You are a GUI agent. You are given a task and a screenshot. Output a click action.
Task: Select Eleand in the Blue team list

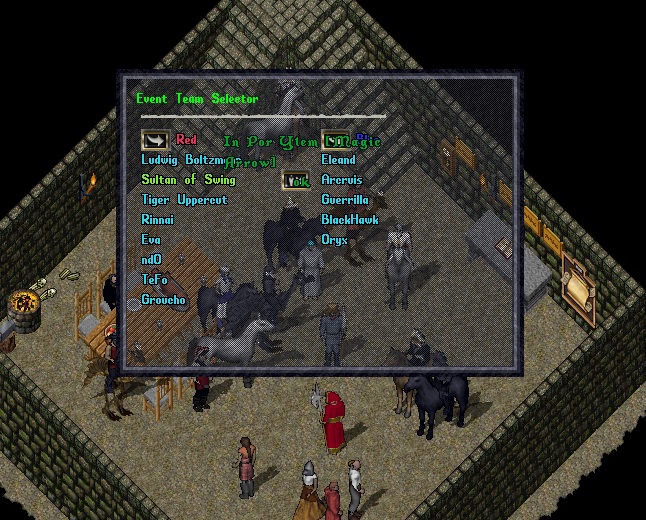[338, 160]
